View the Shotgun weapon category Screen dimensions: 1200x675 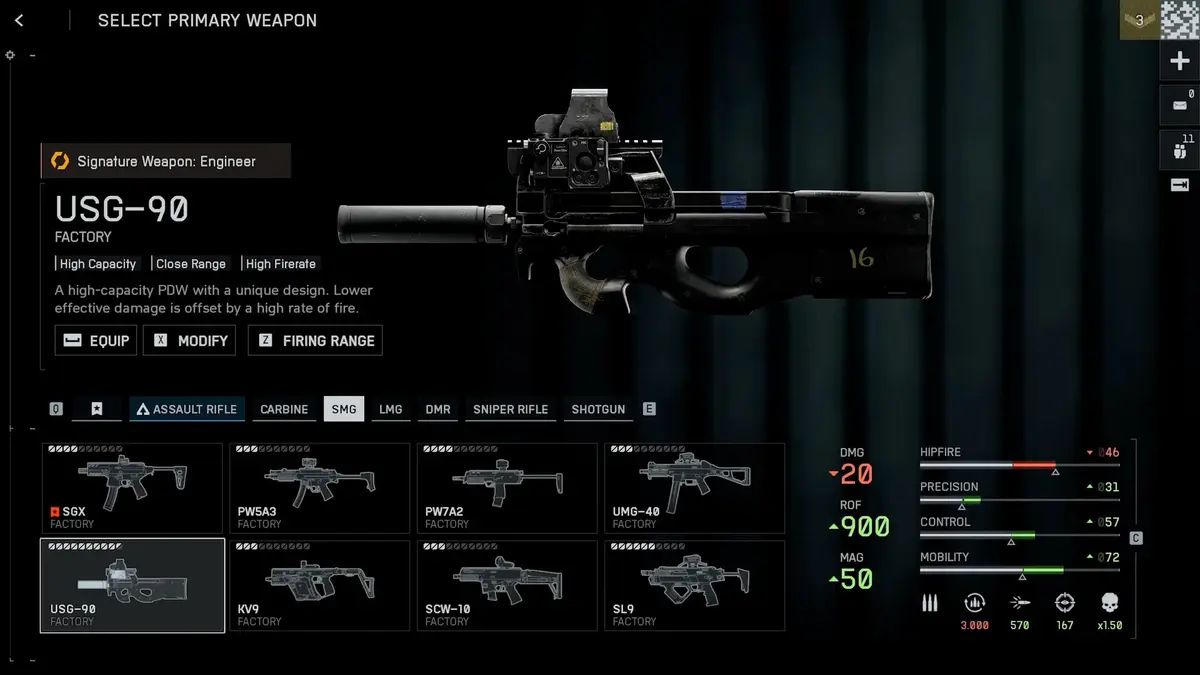[x=598, y=409]
